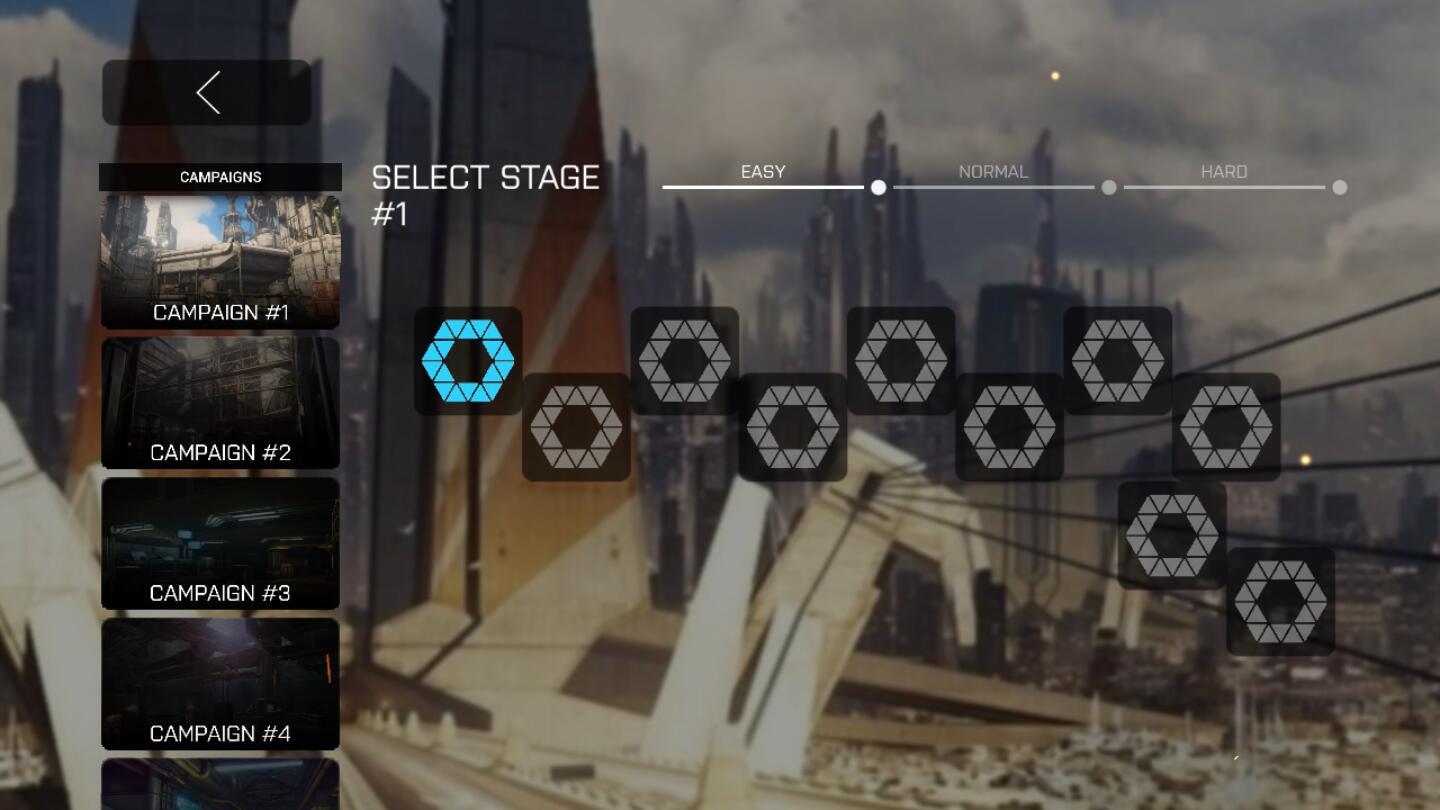Viewport: 1440px width, 810px height.
Task: Open Campaign #3
Action: pyautogui.click(x=220, y=543)
